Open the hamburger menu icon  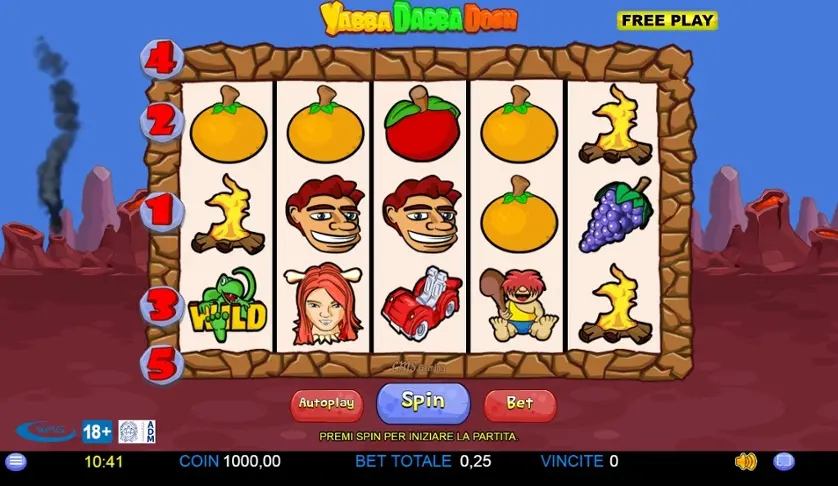[x=15, y=462]
